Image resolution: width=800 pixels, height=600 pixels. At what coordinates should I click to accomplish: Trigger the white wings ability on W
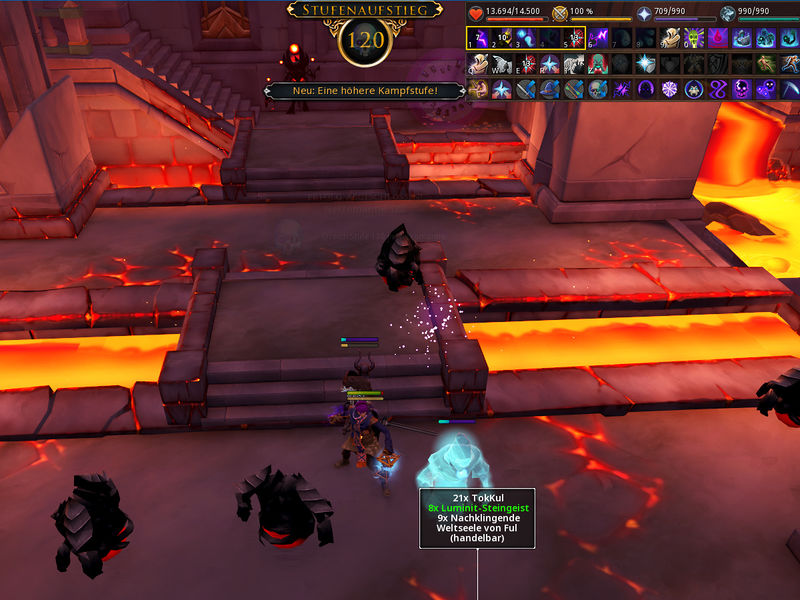(x=502, y=64)
